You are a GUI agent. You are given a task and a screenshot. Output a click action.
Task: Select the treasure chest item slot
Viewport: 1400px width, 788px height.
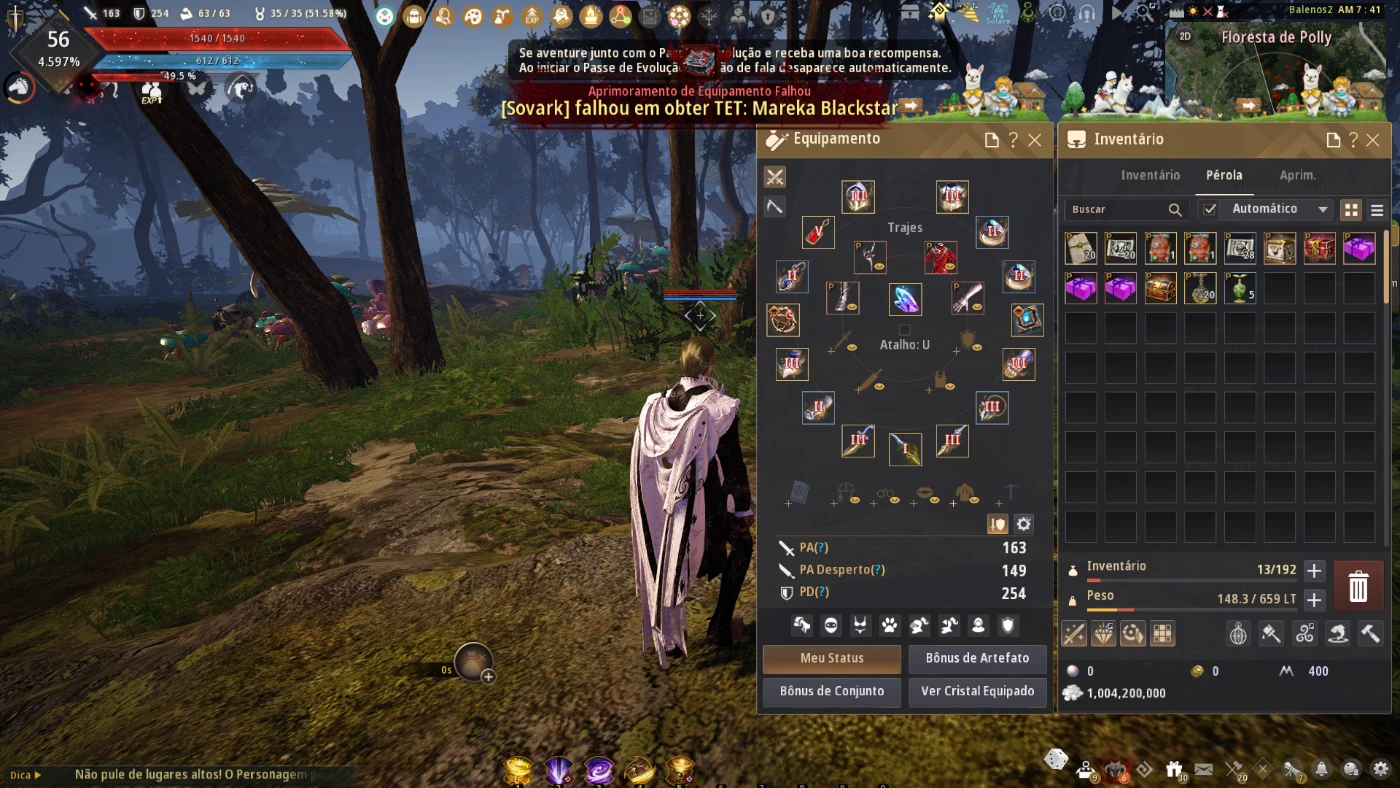coord(1160,289)
